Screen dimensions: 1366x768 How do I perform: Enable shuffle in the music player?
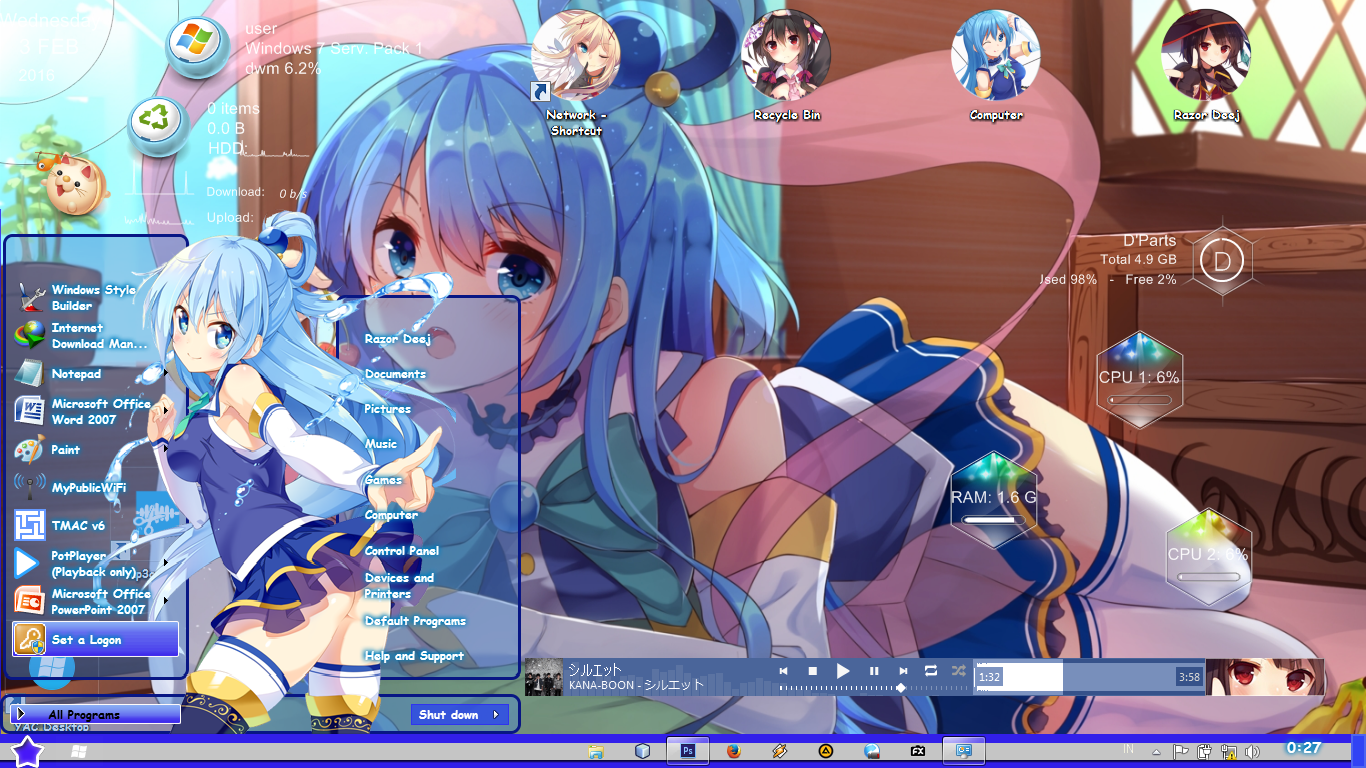[x=958, y=671]
